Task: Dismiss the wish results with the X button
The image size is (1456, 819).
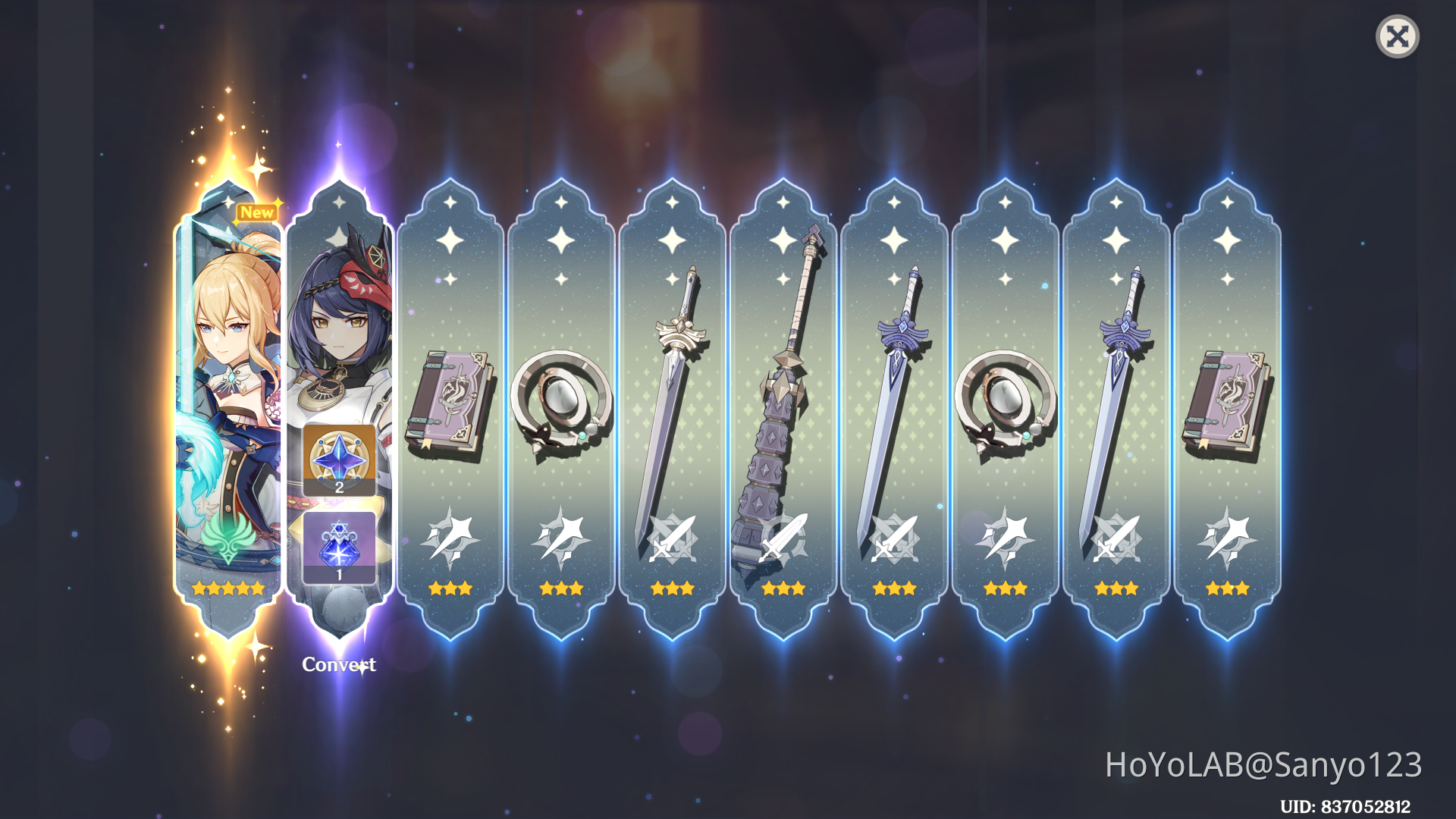Action: (x=1398, y=36)
